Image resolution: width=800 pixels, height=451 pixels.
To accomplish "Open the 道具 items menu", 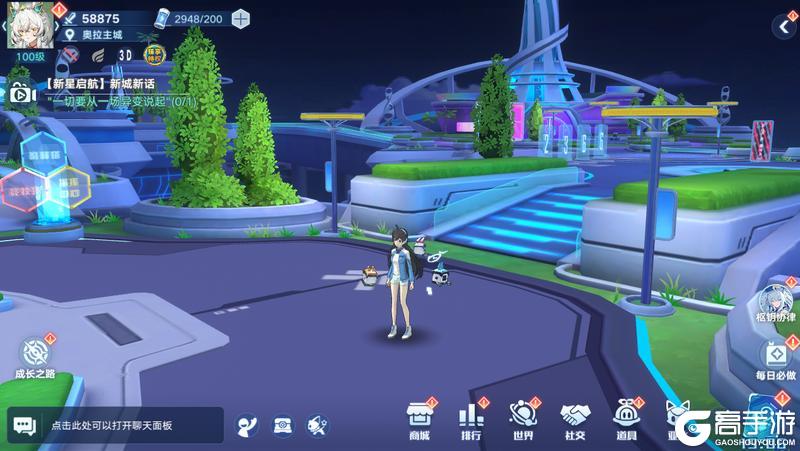I will [x=626, y=419].
